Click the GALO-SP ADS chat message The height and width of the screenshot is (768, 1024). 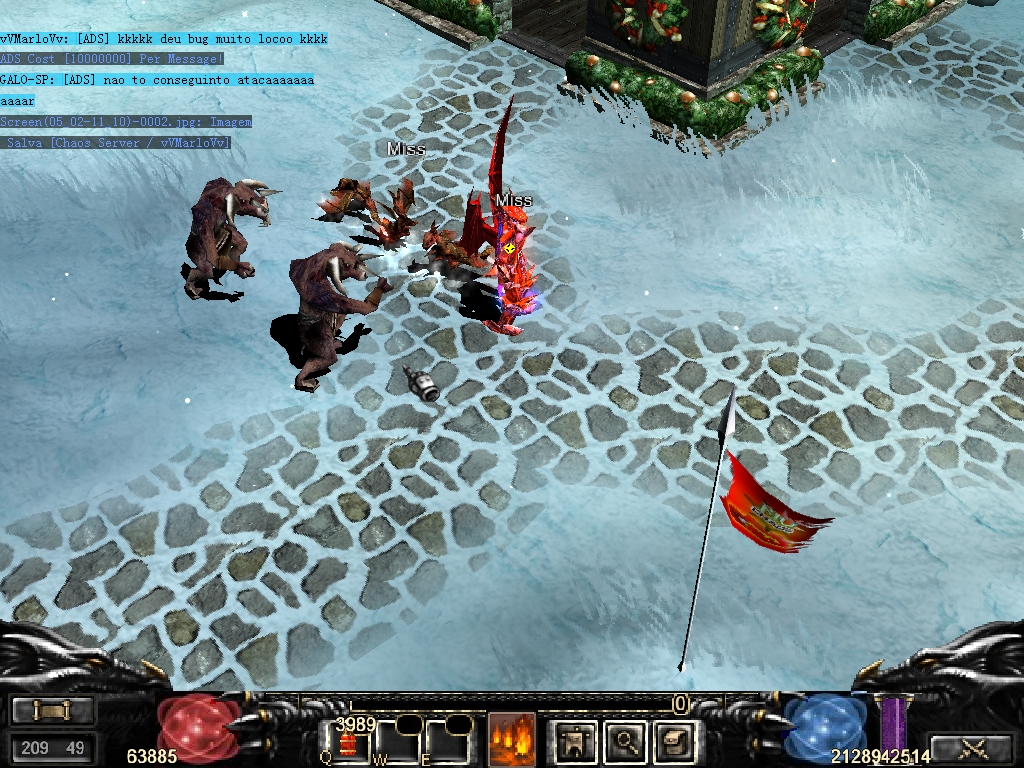click(157, 79)
